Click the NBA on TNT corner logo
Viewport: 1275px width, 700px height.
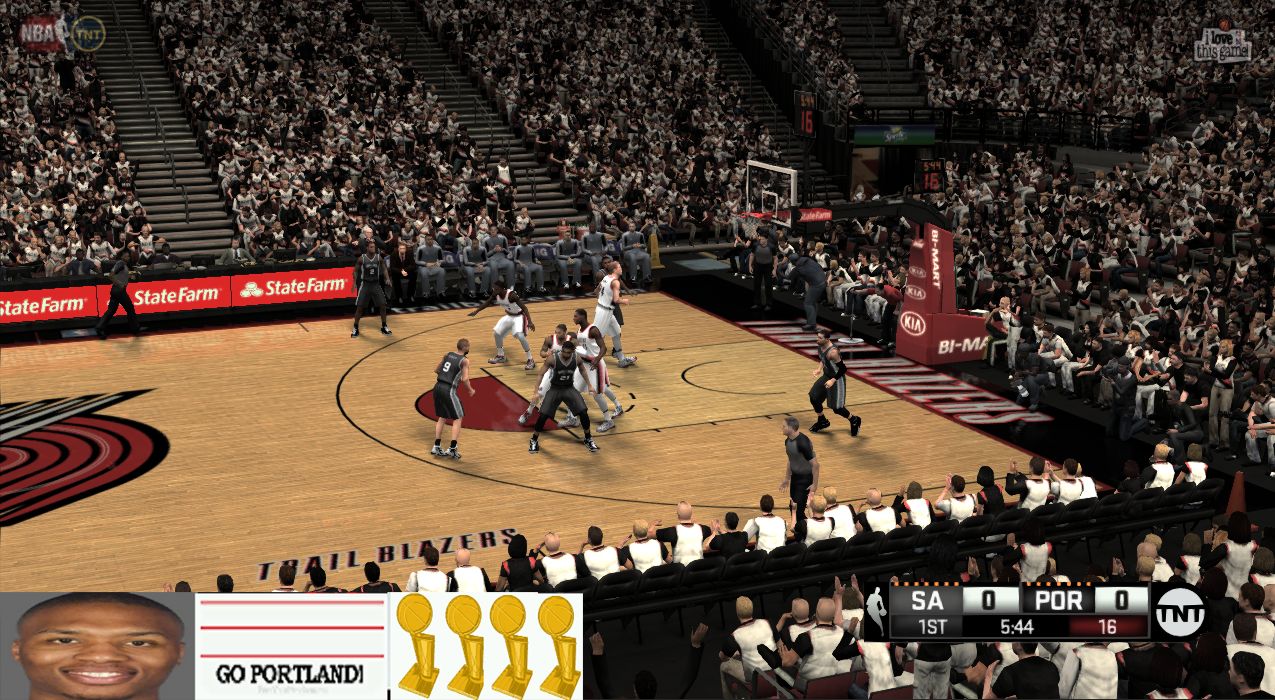(64, 34)
